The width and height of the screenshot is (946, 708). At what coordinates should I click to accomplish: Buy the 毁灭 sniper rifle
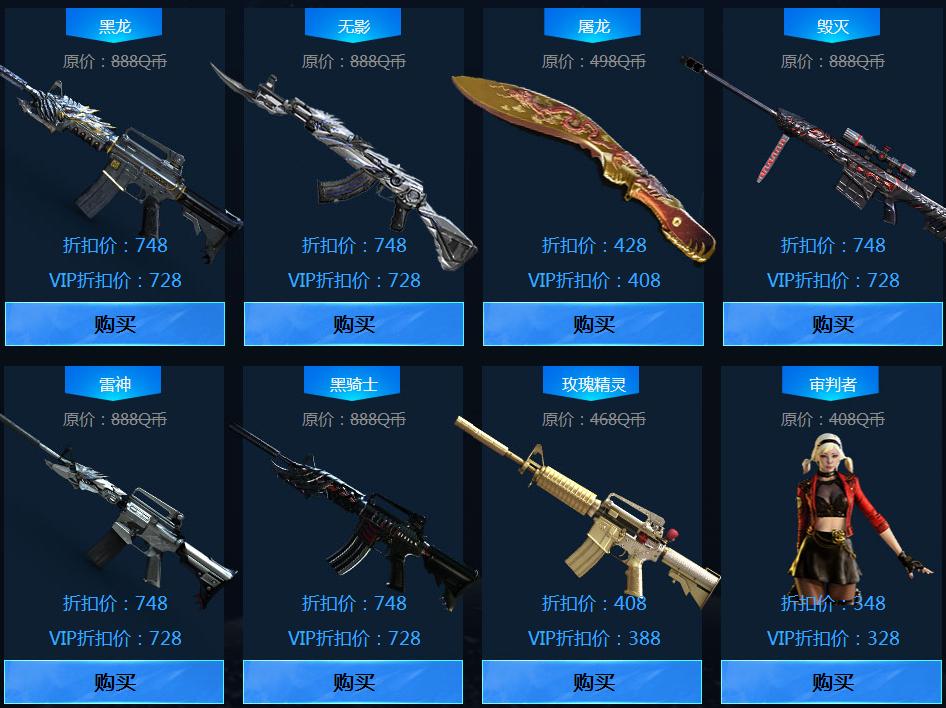(x=832, y=324)
